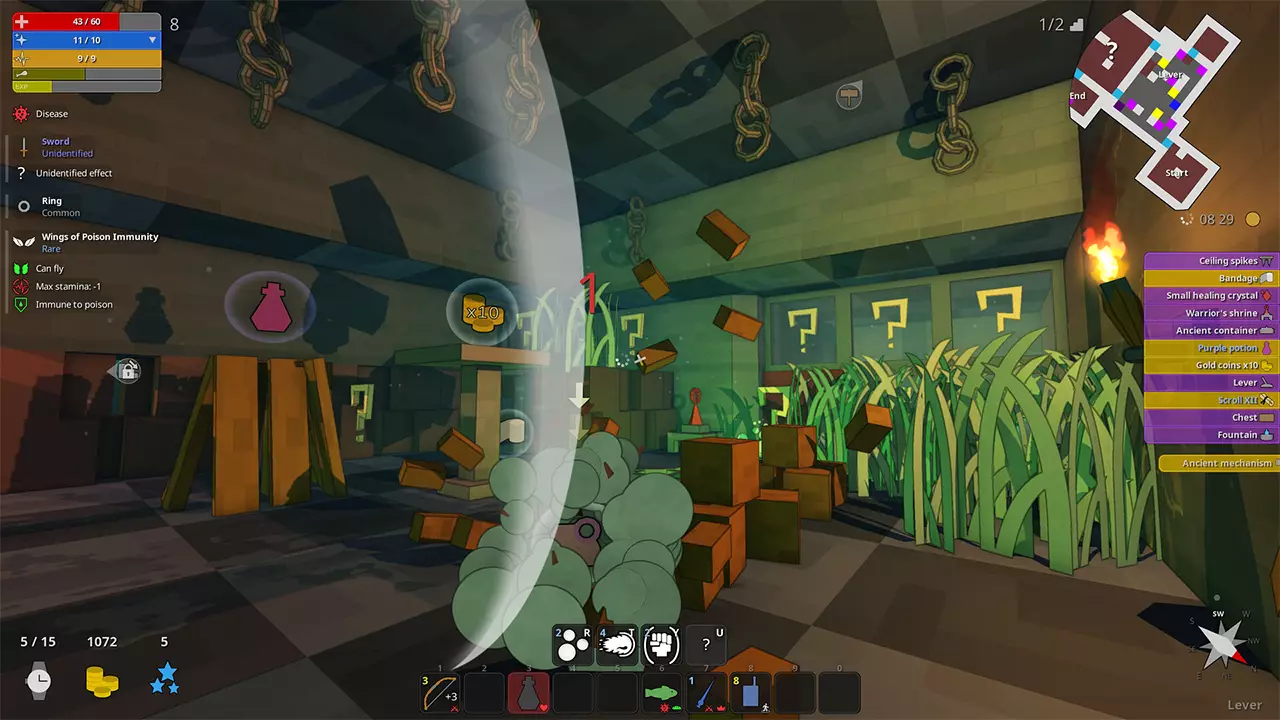Click the Wings of Poison Immunity entry

click(99, 237)
